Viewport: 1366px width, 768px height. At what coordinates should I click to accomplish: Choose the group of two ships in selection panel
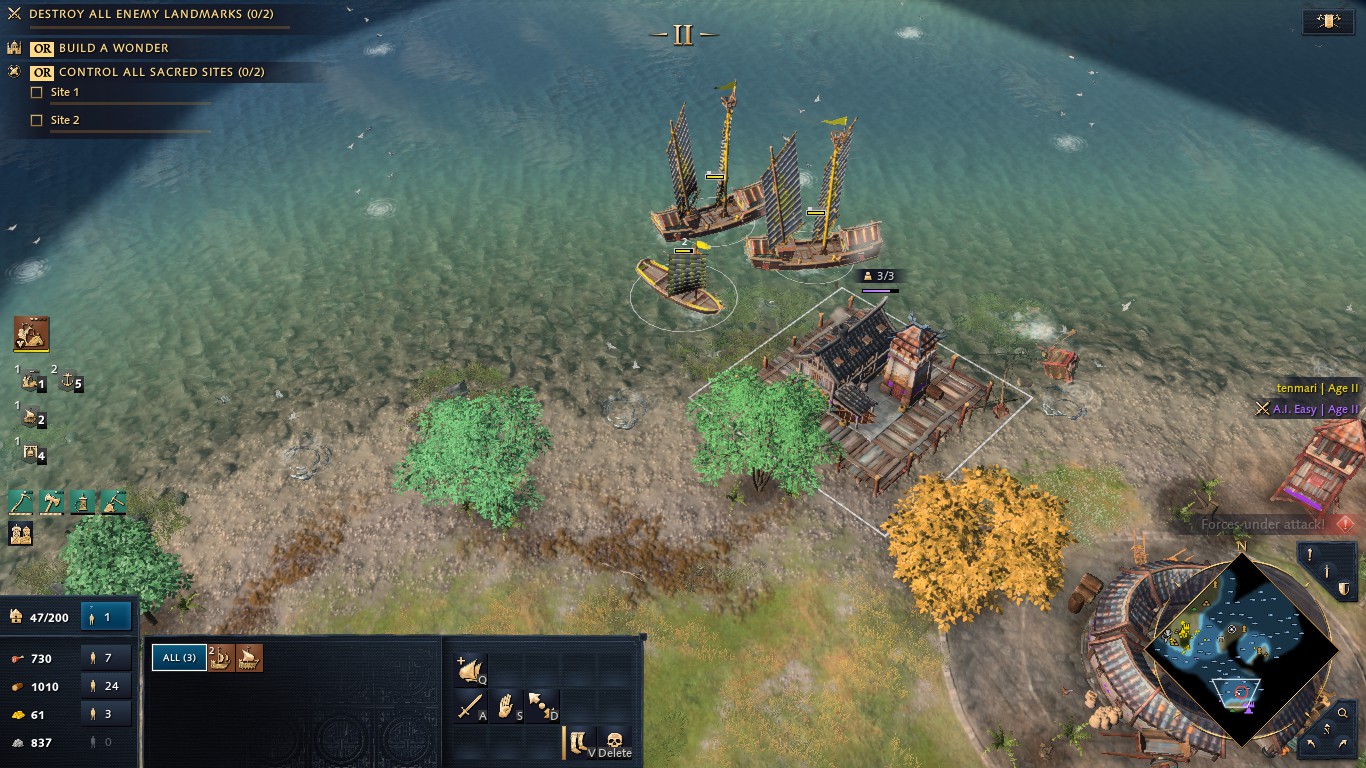[x=221, y=657]
